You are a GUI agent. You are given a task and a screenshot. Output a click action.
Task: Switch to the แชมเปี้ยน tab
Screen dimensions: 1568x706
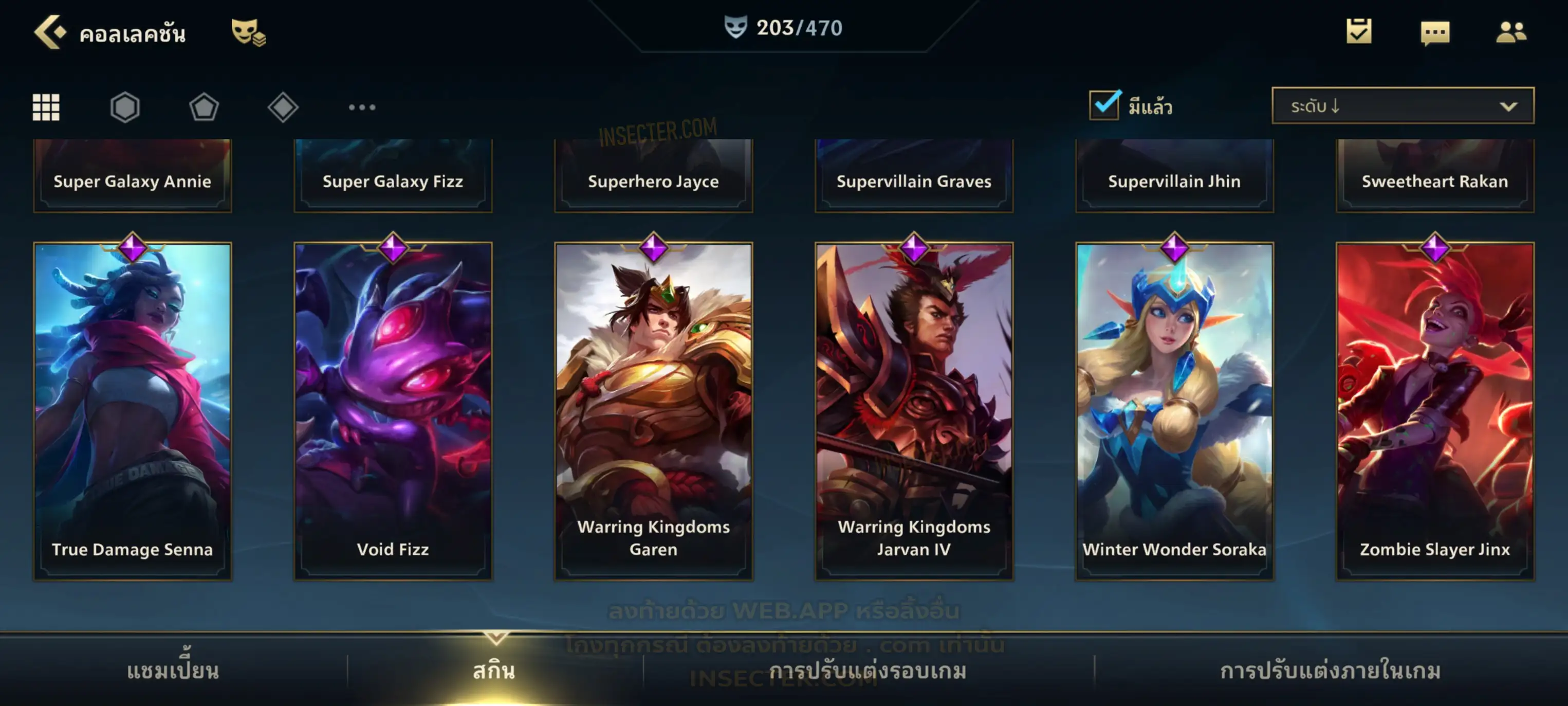tap(173, 671)
